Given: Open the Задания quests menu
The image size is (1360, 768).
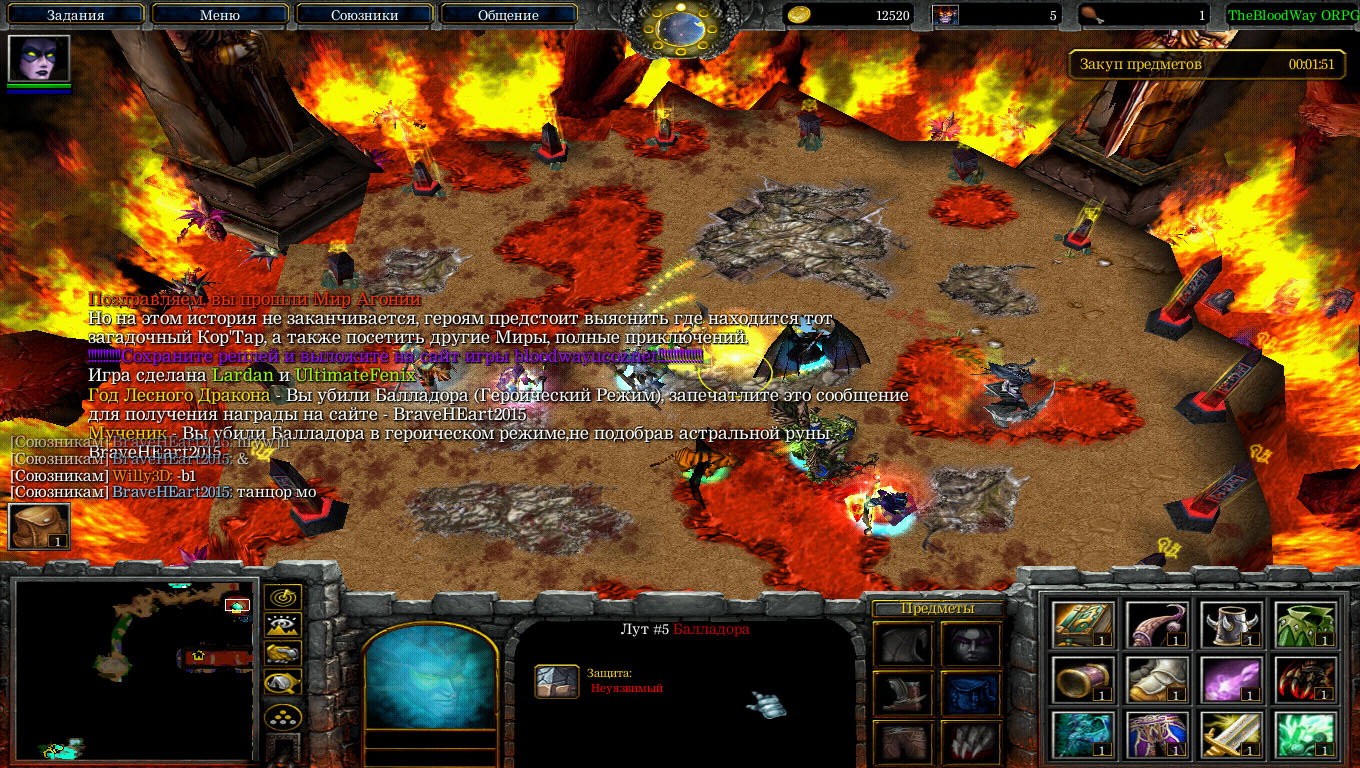Looking at the screenshot, I should 76,15.
